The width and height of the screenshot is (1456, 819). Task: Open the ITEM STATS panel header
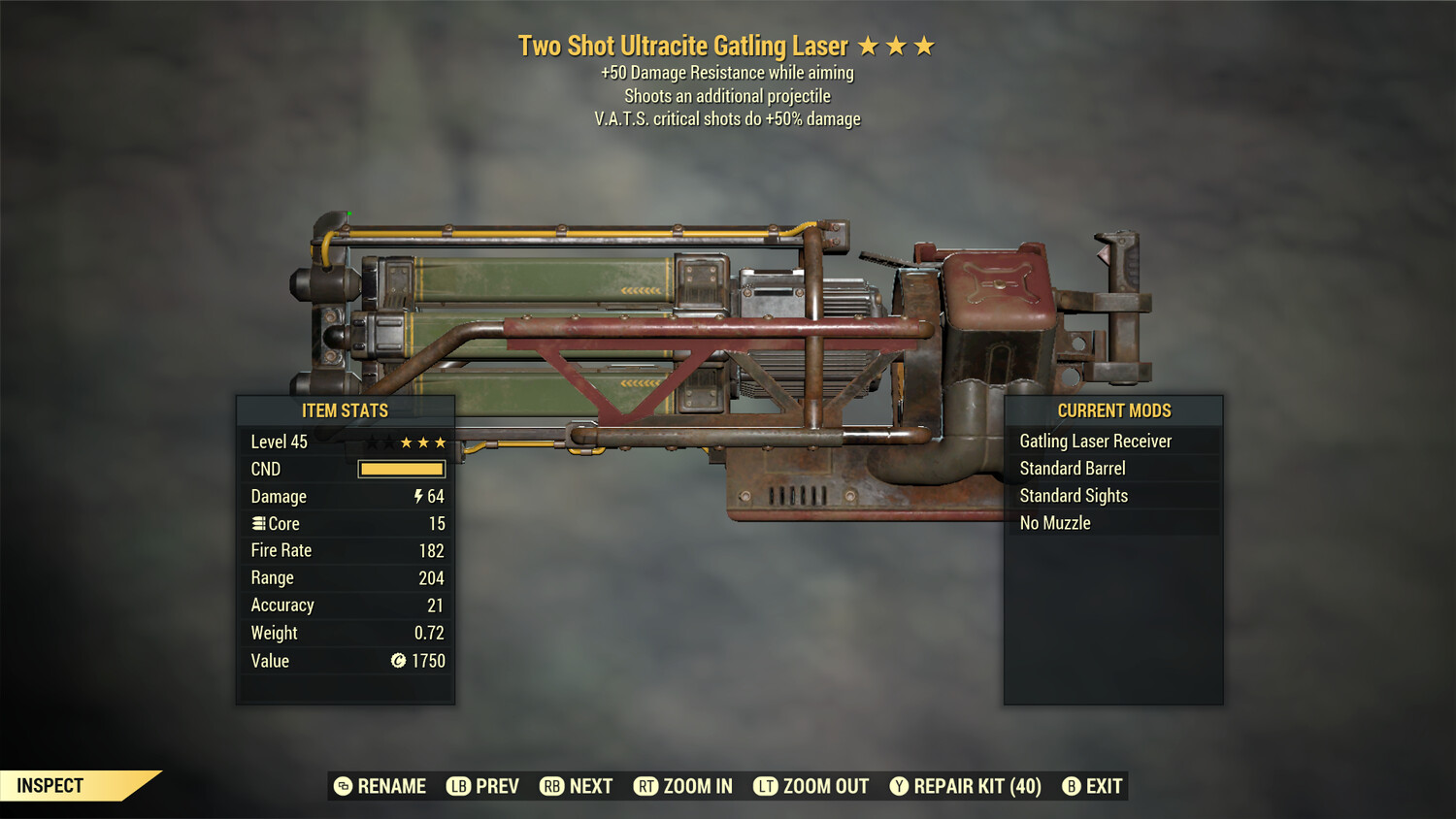(x=345, y=410)
